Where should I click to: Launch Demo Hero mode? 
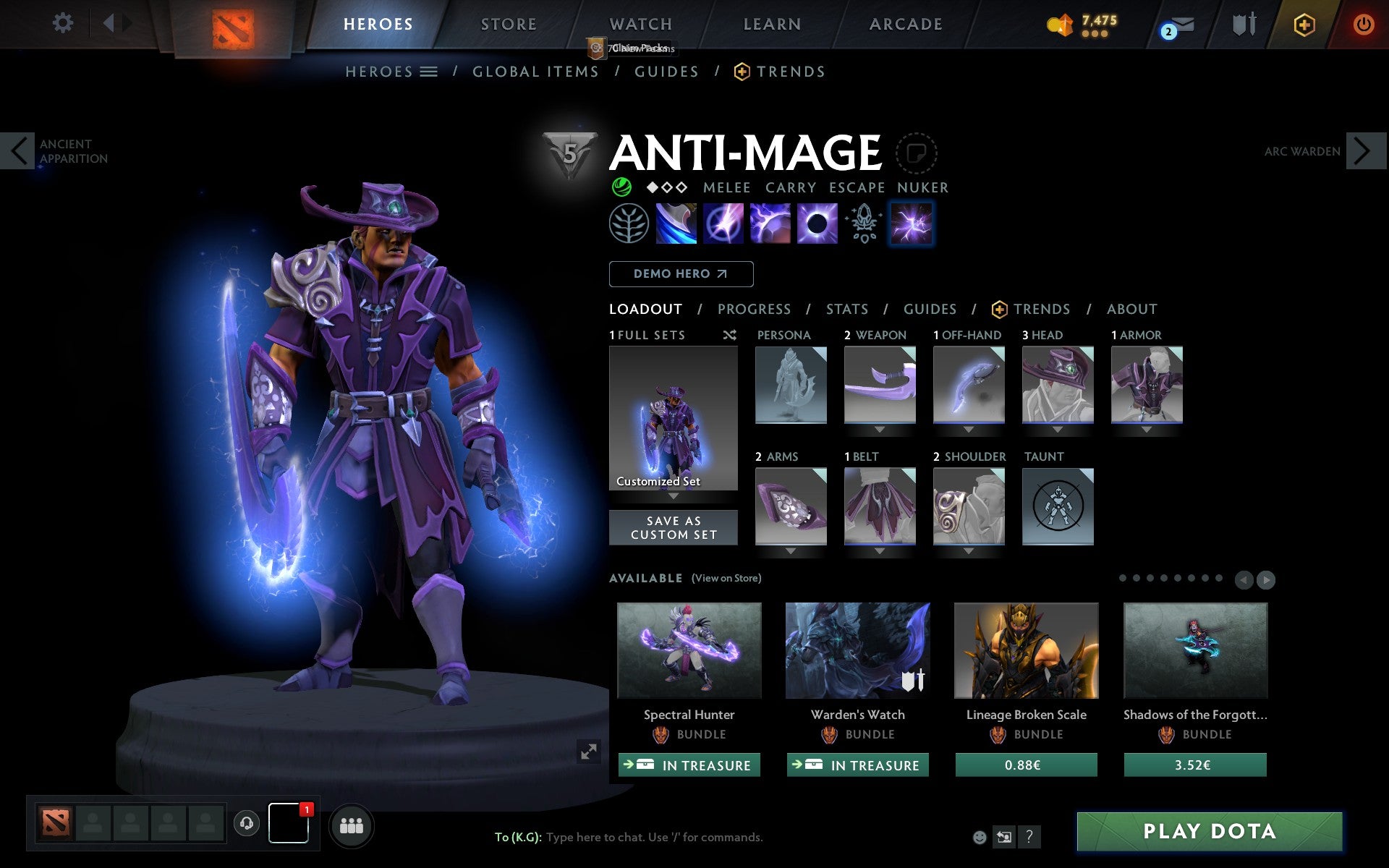(x=681, y=274)
